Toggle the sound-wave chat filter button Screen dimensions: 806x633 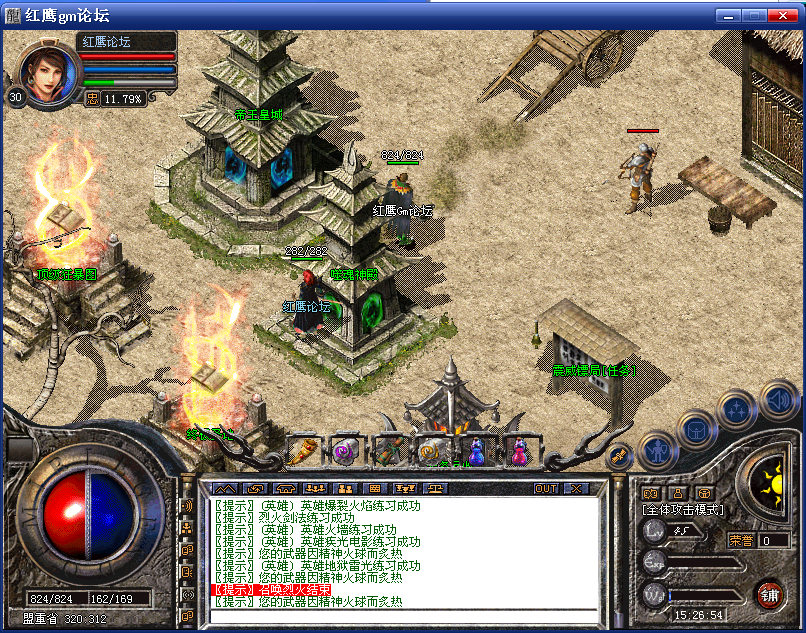point(187,506)
